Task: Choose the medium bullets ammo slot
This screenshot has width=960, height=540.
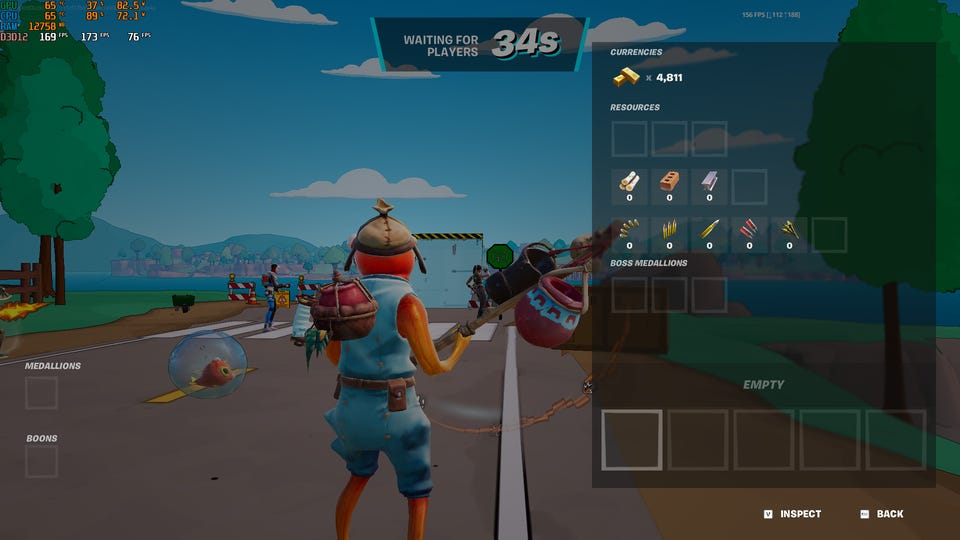Action: pos(669,230)
